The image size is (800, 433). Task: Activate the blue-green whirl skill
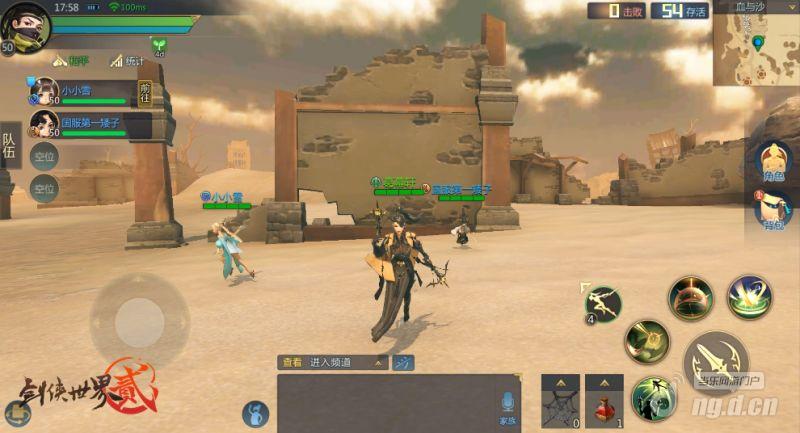(749, 297)
